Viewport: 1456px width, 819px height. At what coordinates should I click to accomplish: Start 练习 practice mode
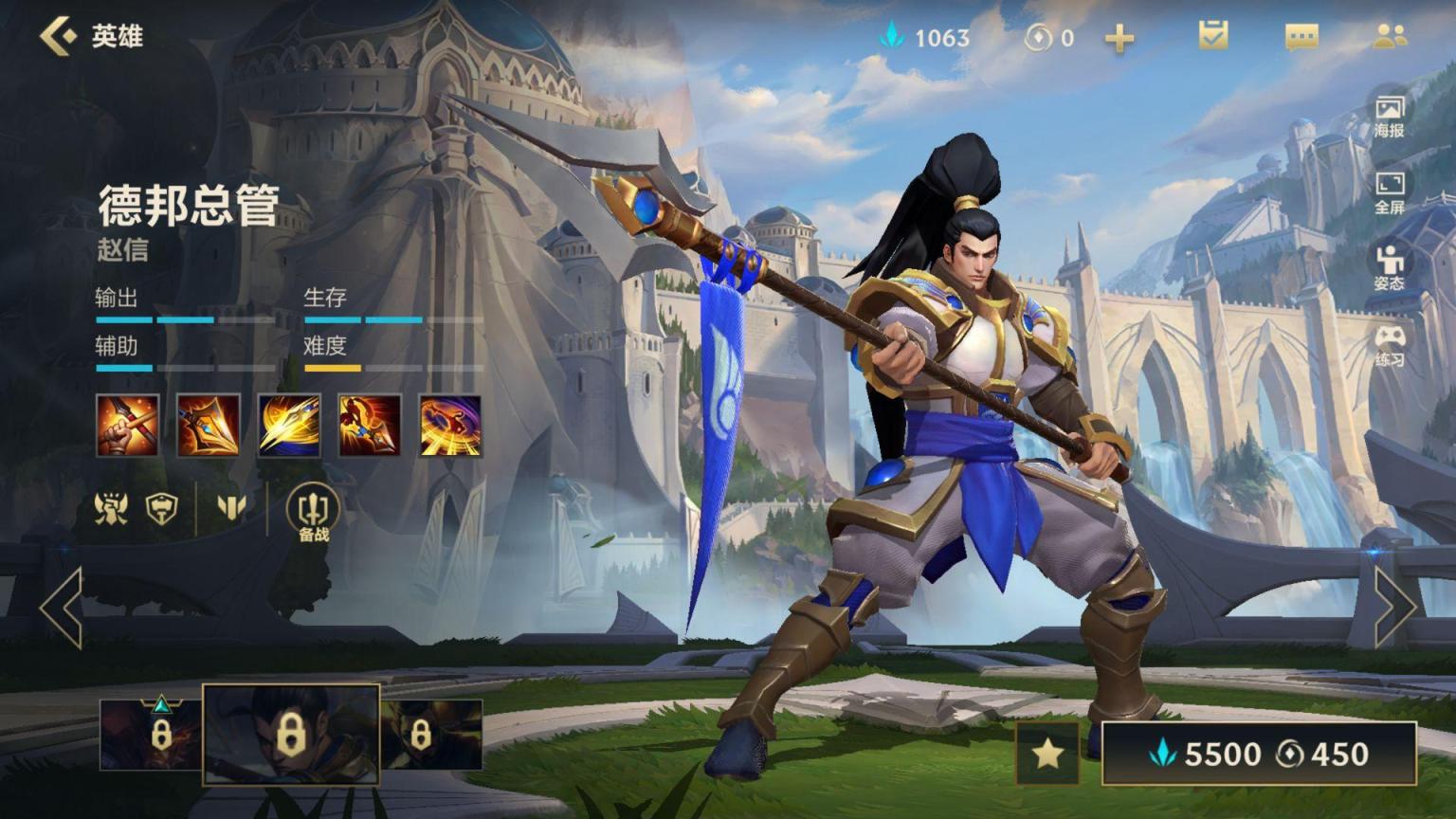(1390, 344)
